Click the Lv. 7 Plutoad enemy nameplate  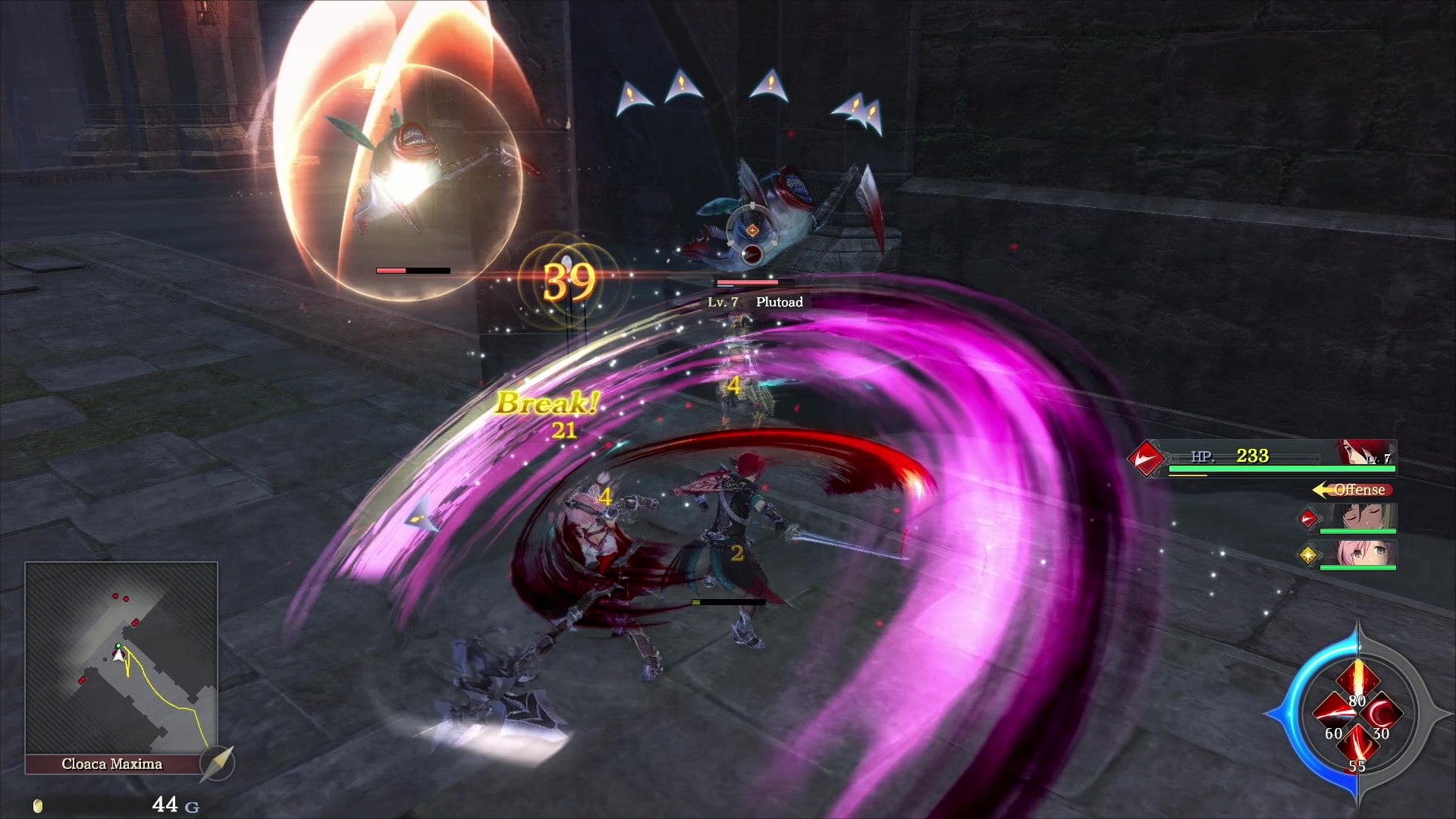point(757,301)
